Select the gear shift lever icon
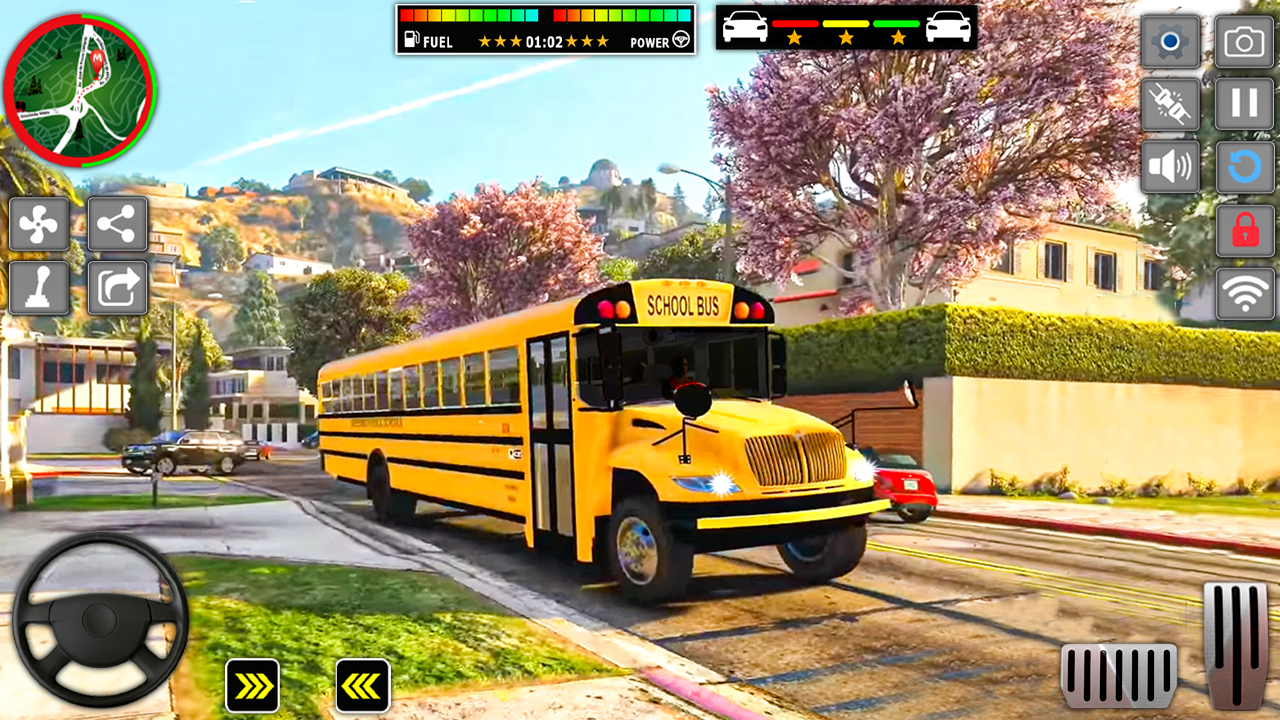Screen dimensions: 1280x720 (x=40, y=286)
